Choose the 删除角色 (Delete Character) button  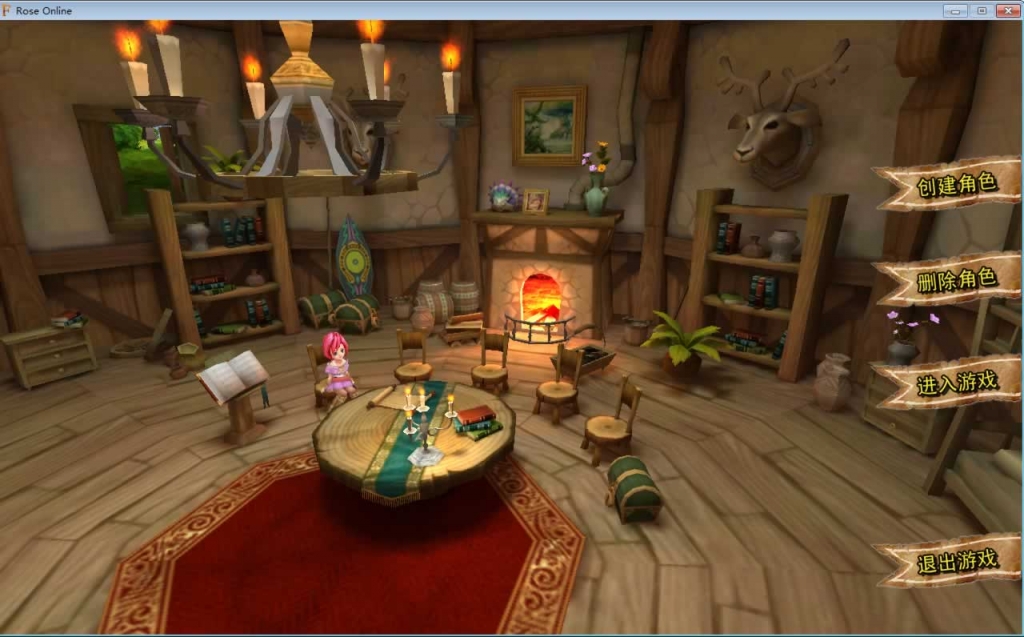click(x=955, y=279)
